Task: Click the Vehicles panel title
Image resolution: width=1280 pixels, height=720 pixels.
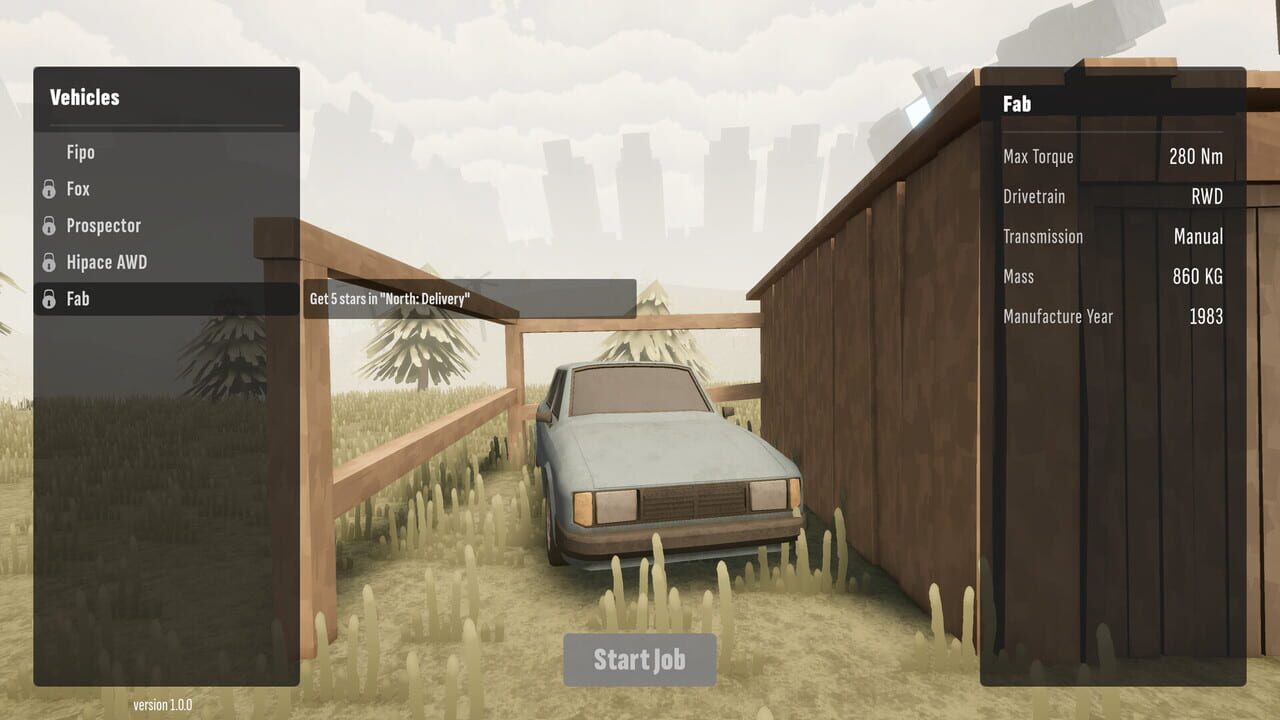Action: (84, 97)
